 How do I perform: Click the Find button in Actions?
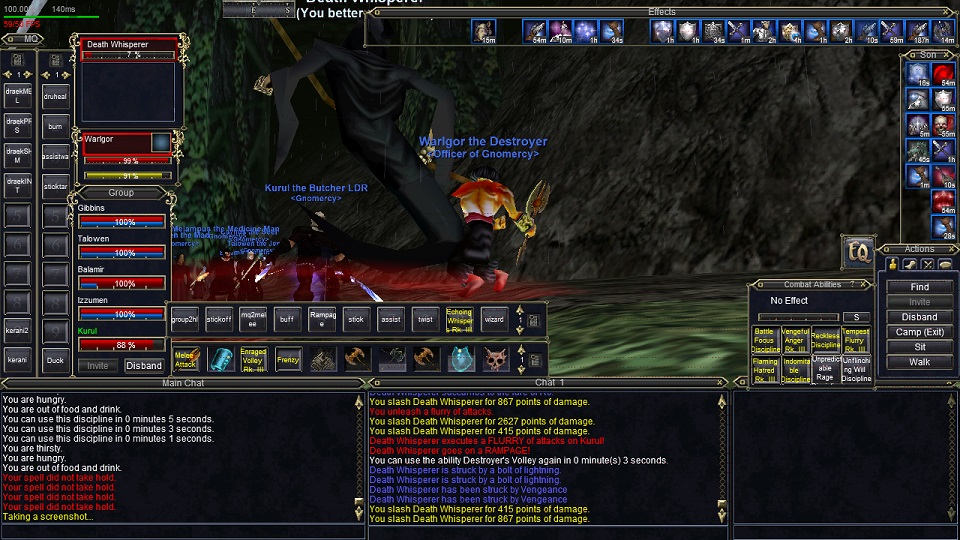(919, 287)
